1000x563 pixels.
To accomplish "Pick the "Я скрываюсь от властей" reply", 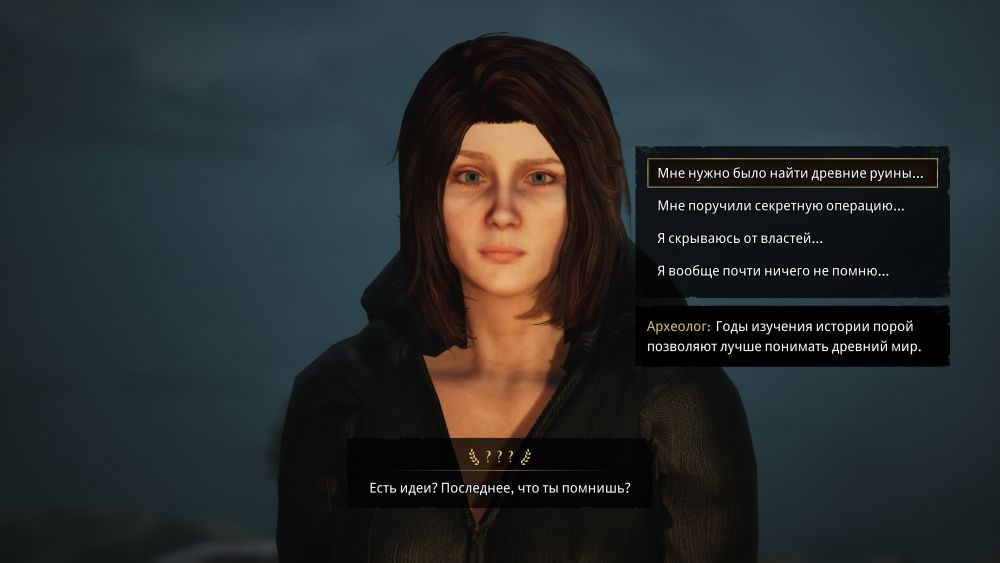I will click(x=740, y=239).
